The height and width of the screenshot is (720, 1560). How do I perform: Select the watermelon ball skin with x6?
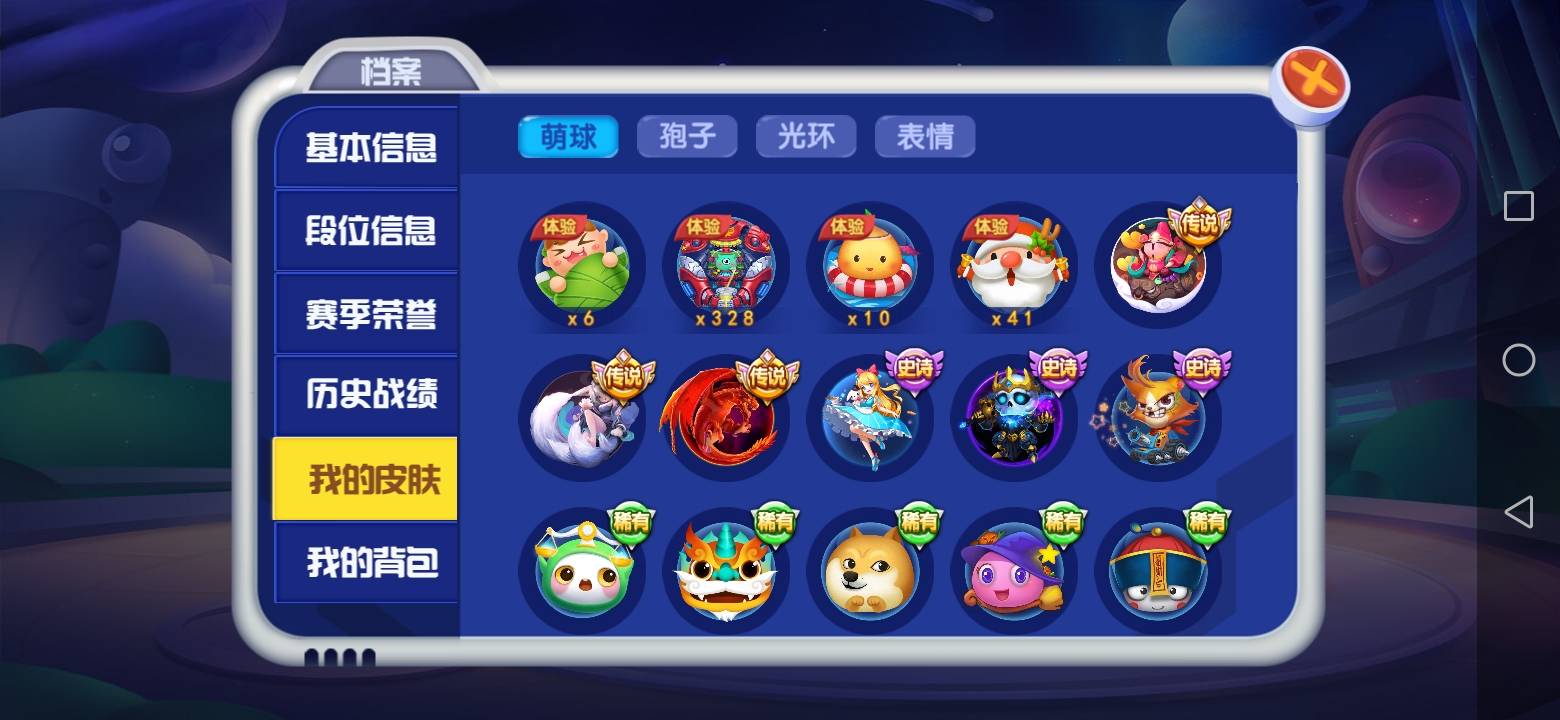tap(583, 265)
